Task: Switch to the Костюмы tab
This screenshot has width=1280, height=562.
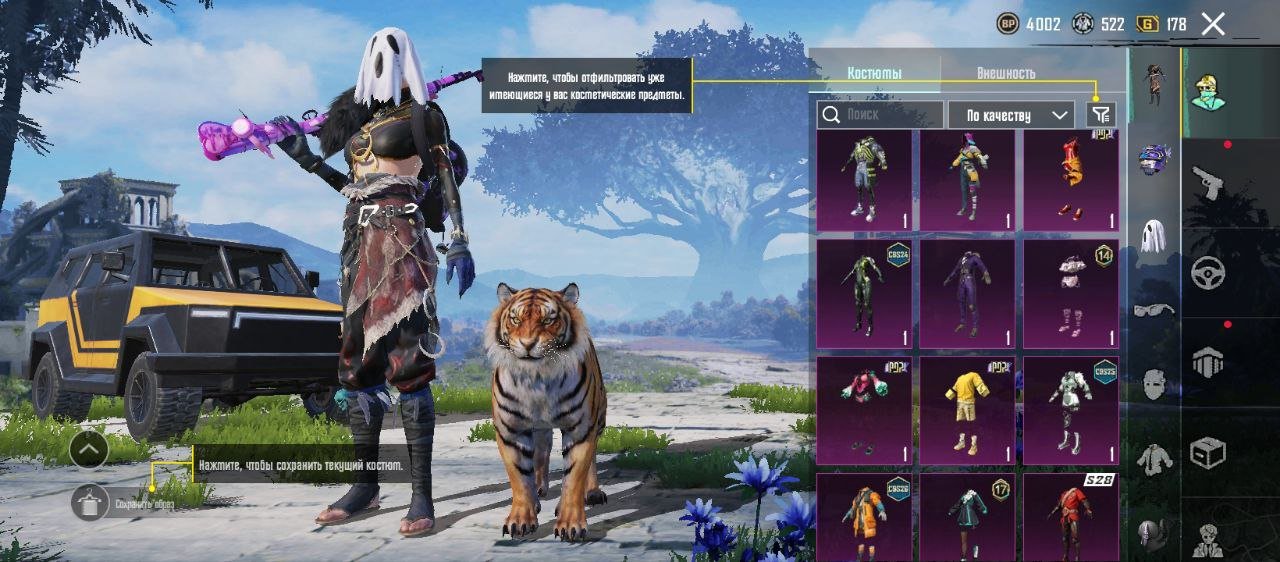Action: [x=874, y=73]
